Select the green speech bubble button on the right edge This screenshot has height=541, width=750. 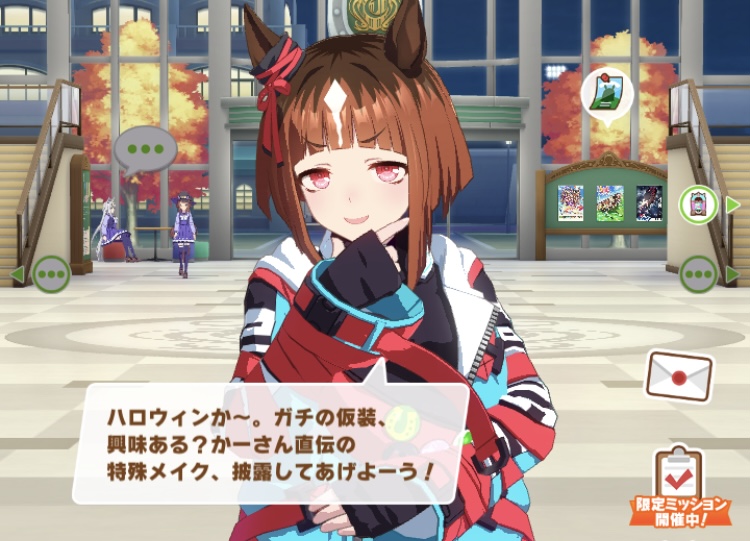coord(698,273)
